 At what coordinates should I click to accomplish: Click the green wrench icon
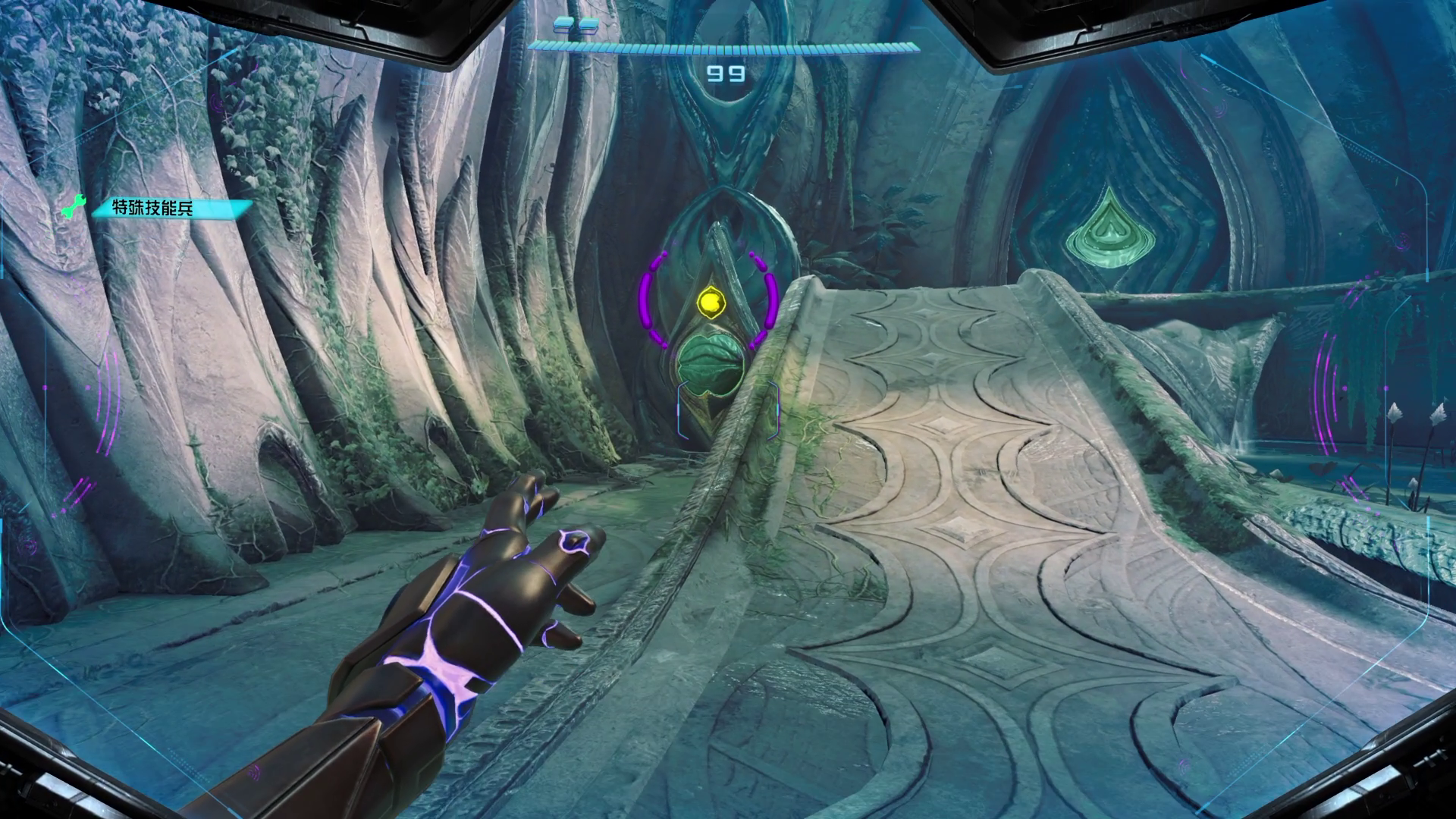(74, 206)
